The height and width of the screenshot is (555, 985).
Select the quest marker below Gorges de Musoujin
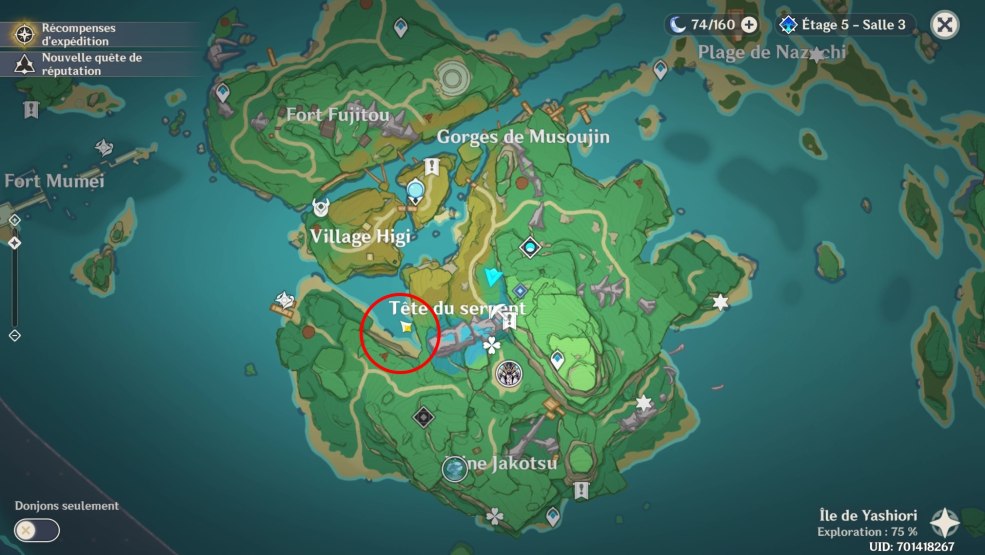coord(431,166)
